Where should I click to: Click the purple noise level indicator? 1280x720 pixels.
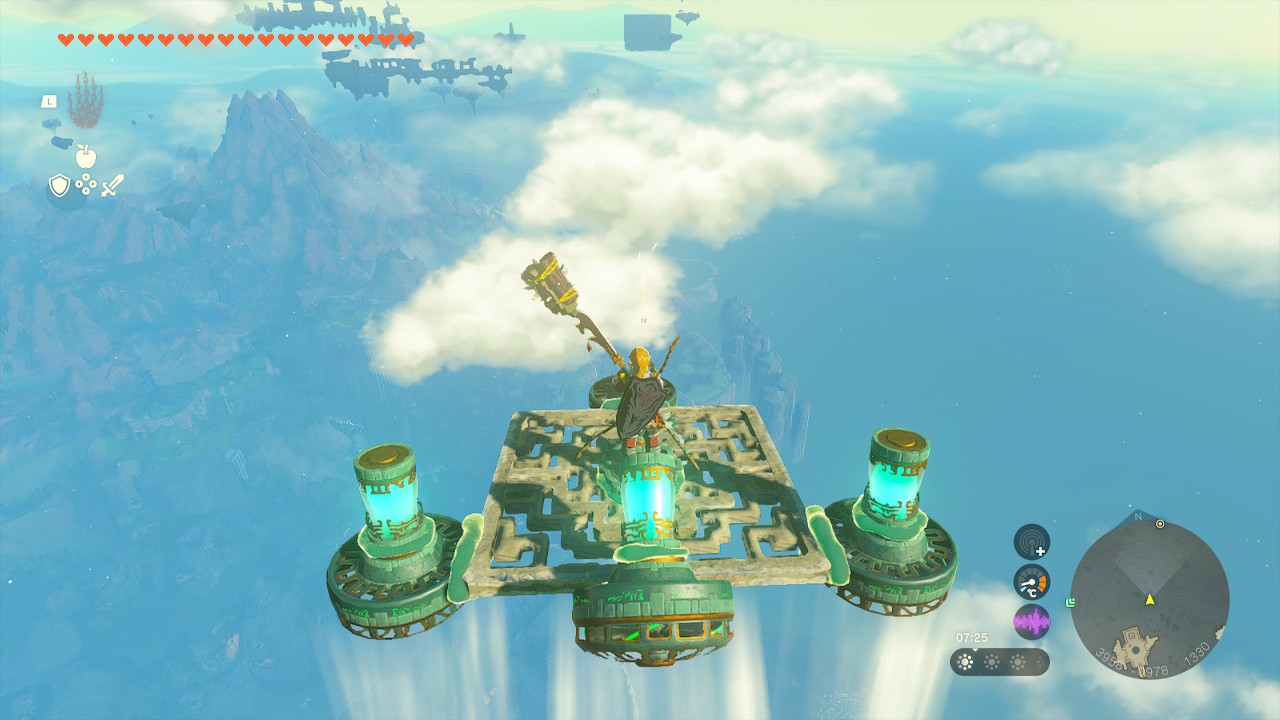(x=1031, y=622)
